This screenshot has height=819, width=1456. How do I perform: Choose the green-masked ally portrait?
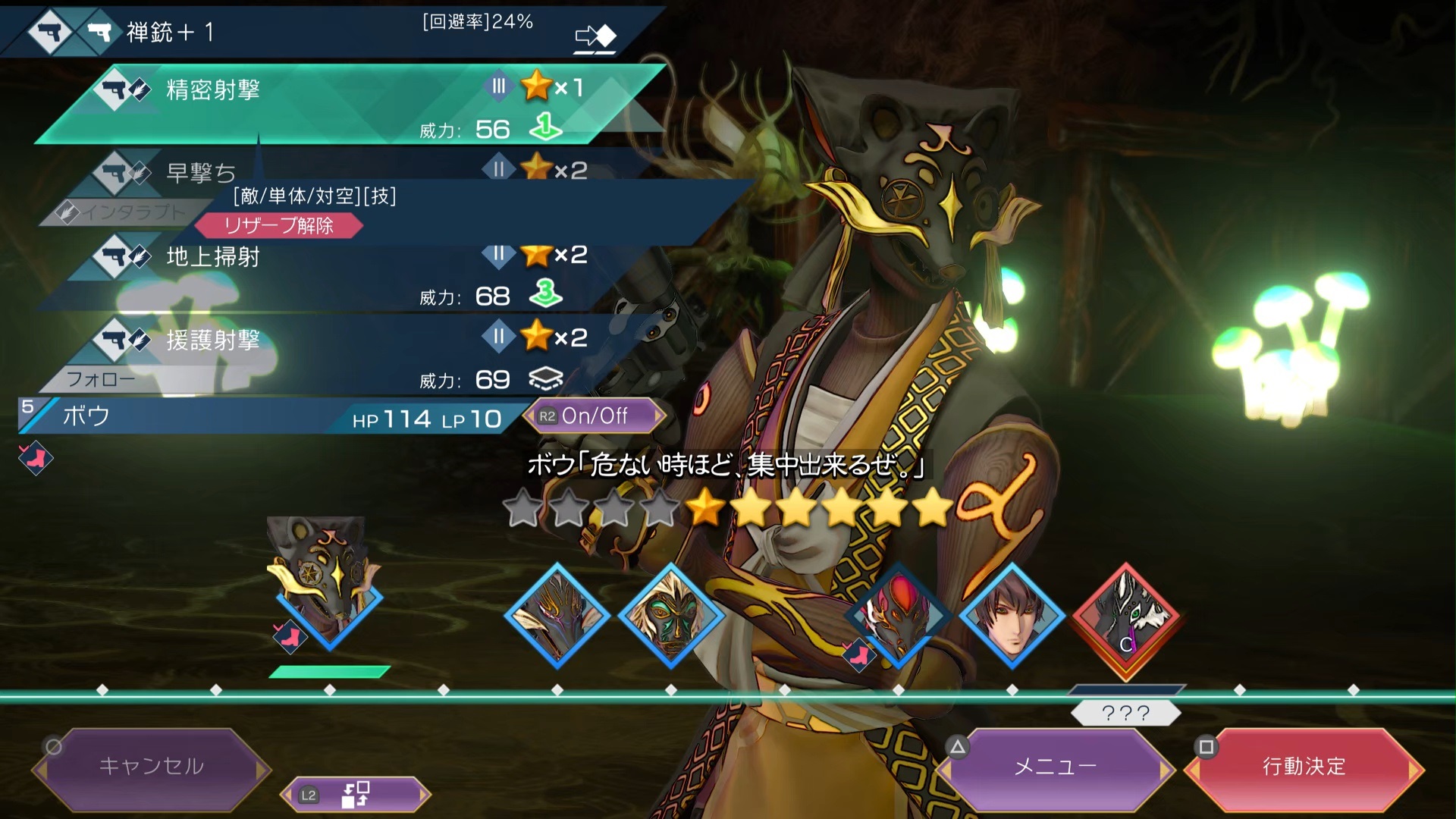[671, 616]
